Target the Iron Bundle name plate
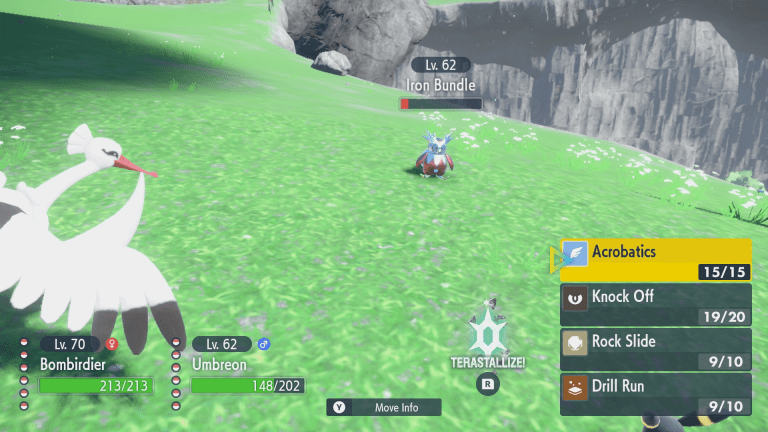The width and height of the screenshot is (768, 432). tap(441, 86)
